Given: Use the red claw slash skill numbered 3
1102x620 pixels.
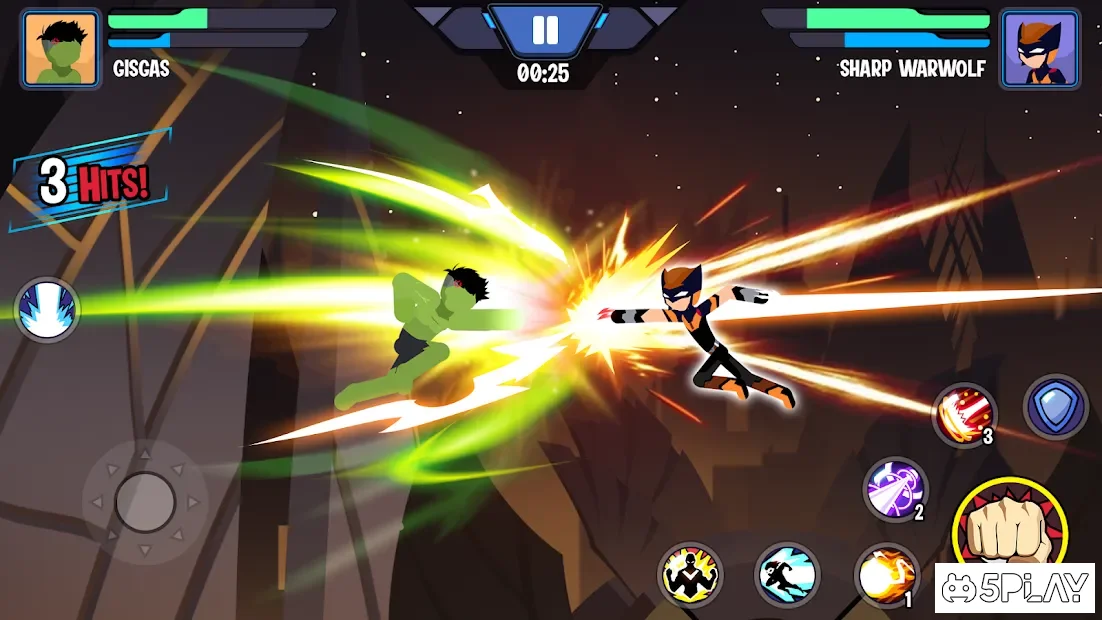Looking at the screenshot, I should [964, 414].
